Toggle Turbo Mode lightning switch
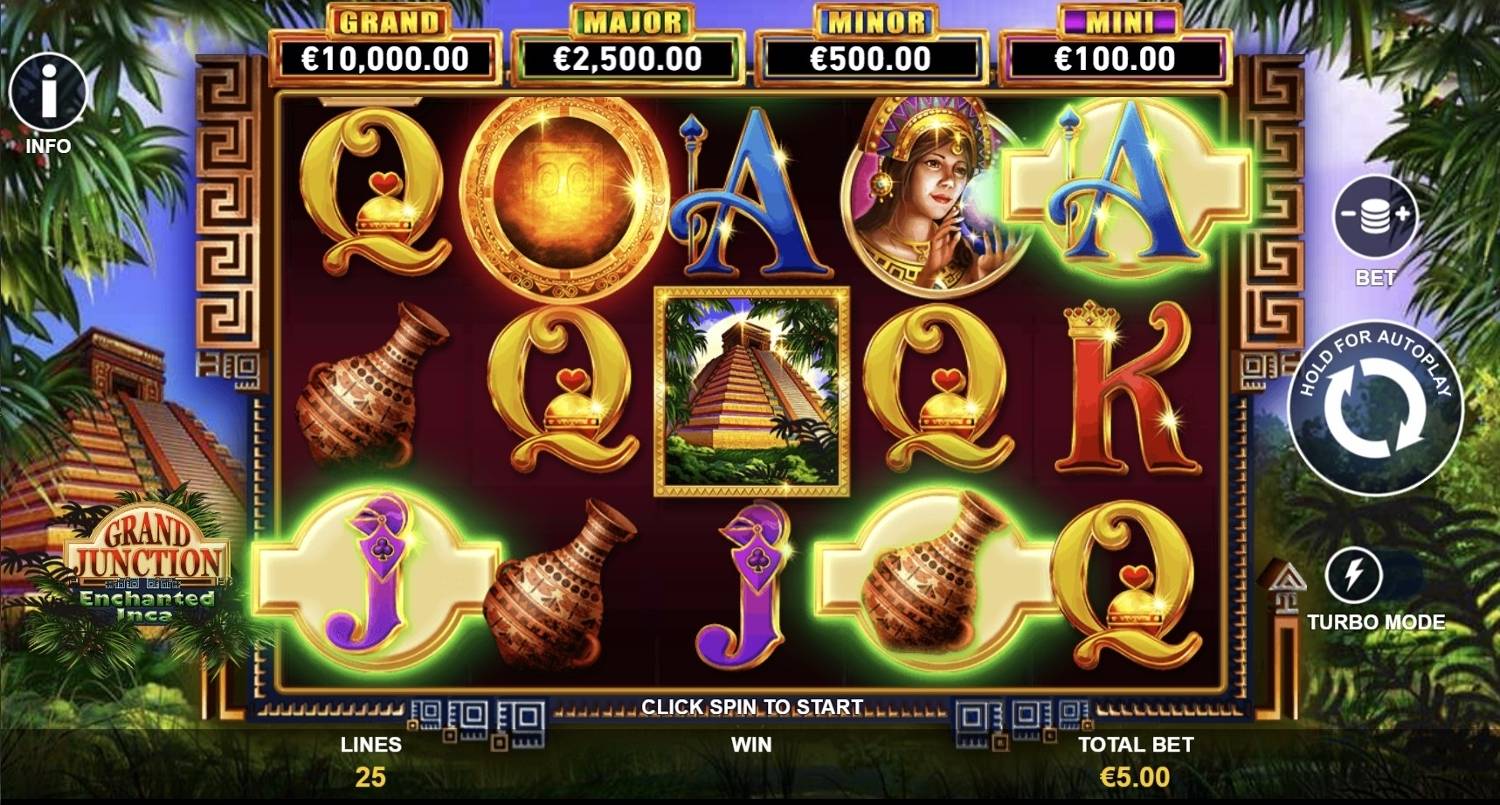1500x805 pixels. click(x=1354, y=576)
